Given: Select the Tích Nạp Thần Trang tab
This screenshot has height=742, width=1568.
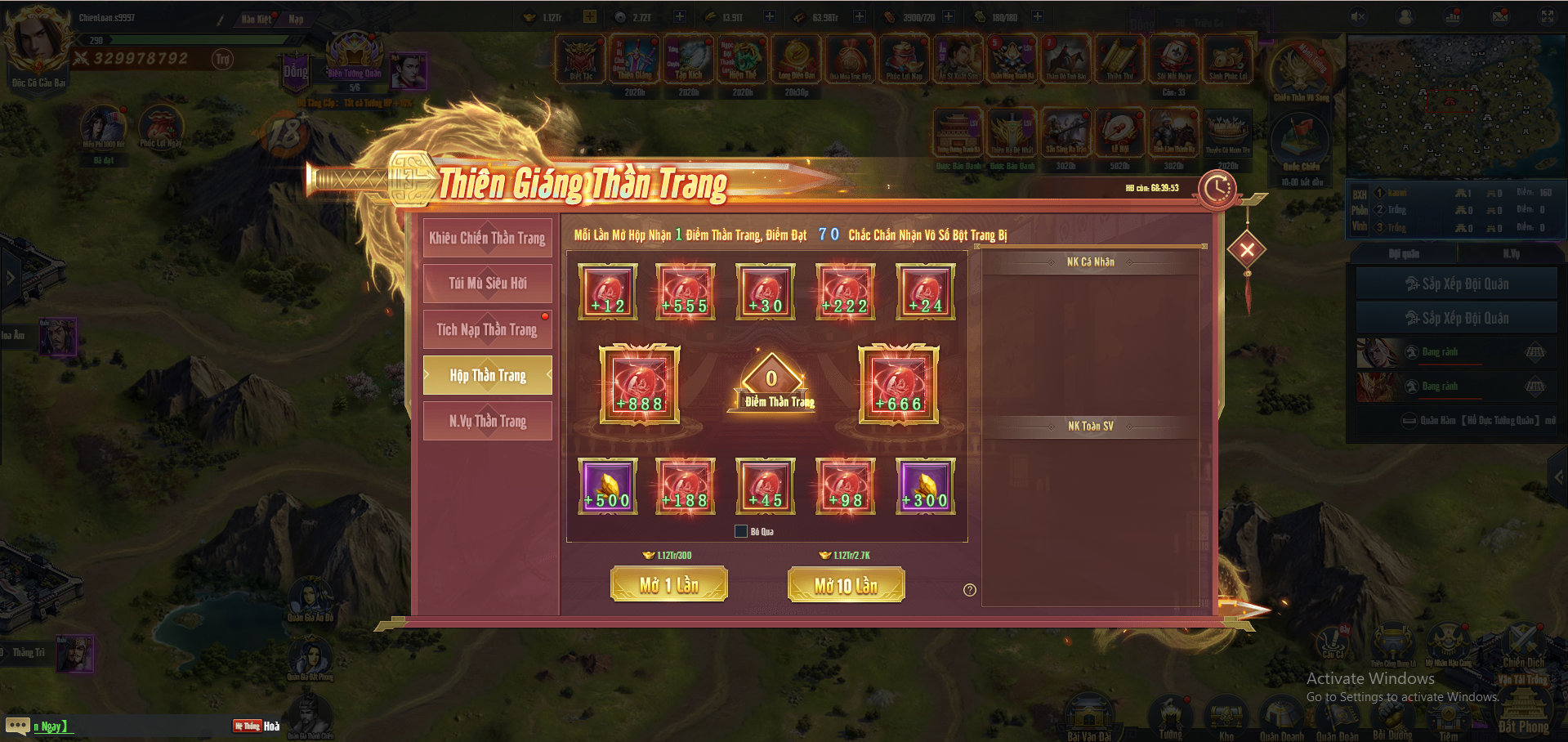Looking at the screenshot, I should (487, 329).
